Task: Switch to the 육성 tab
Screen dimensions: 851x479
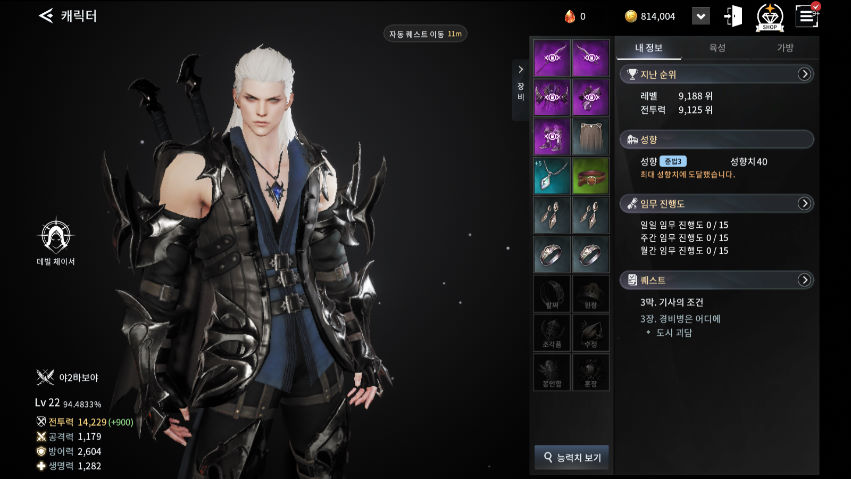Action: click(717, 48)
